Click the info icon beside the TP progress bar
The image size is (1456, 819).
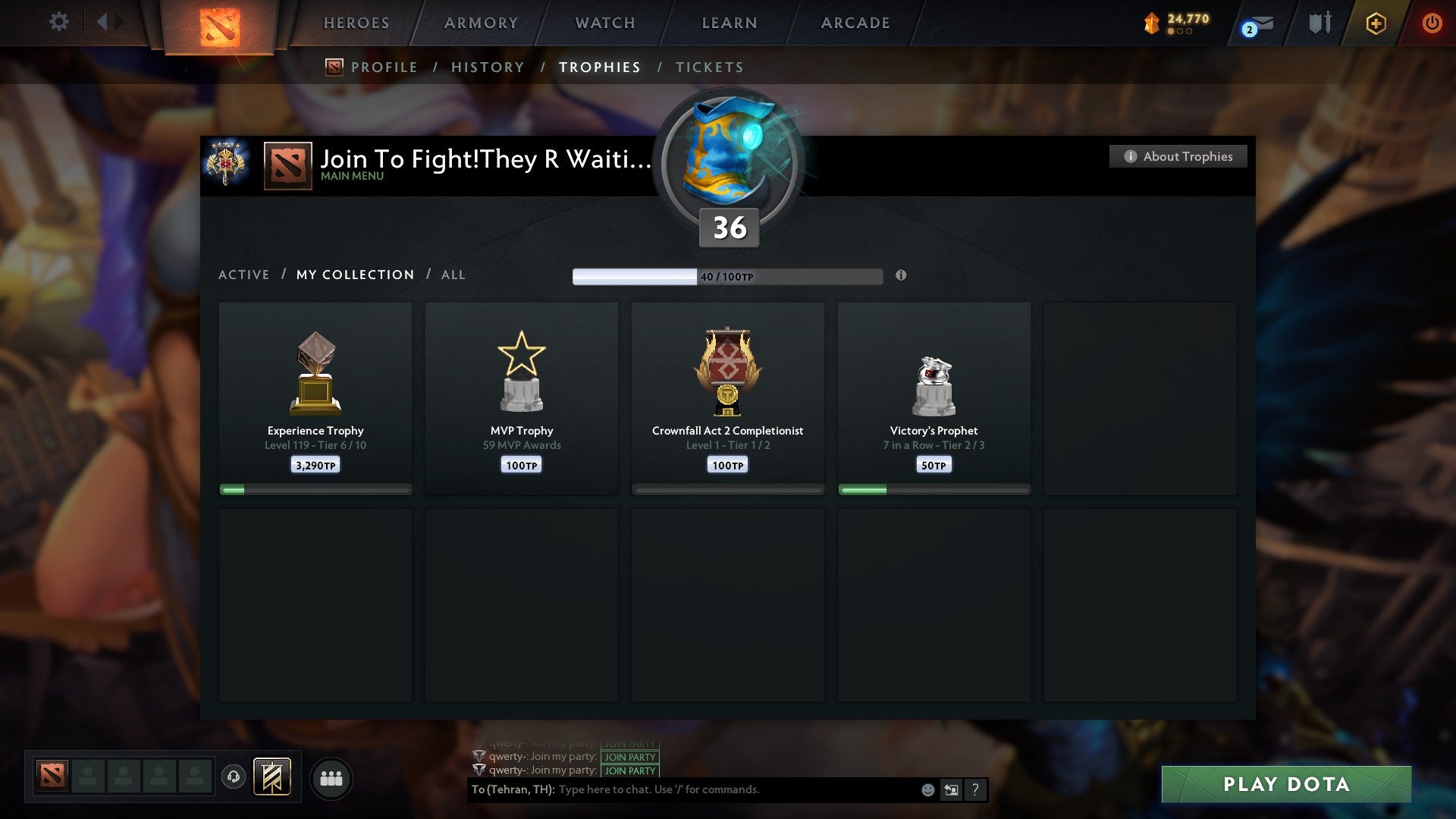tap(901, 277)
